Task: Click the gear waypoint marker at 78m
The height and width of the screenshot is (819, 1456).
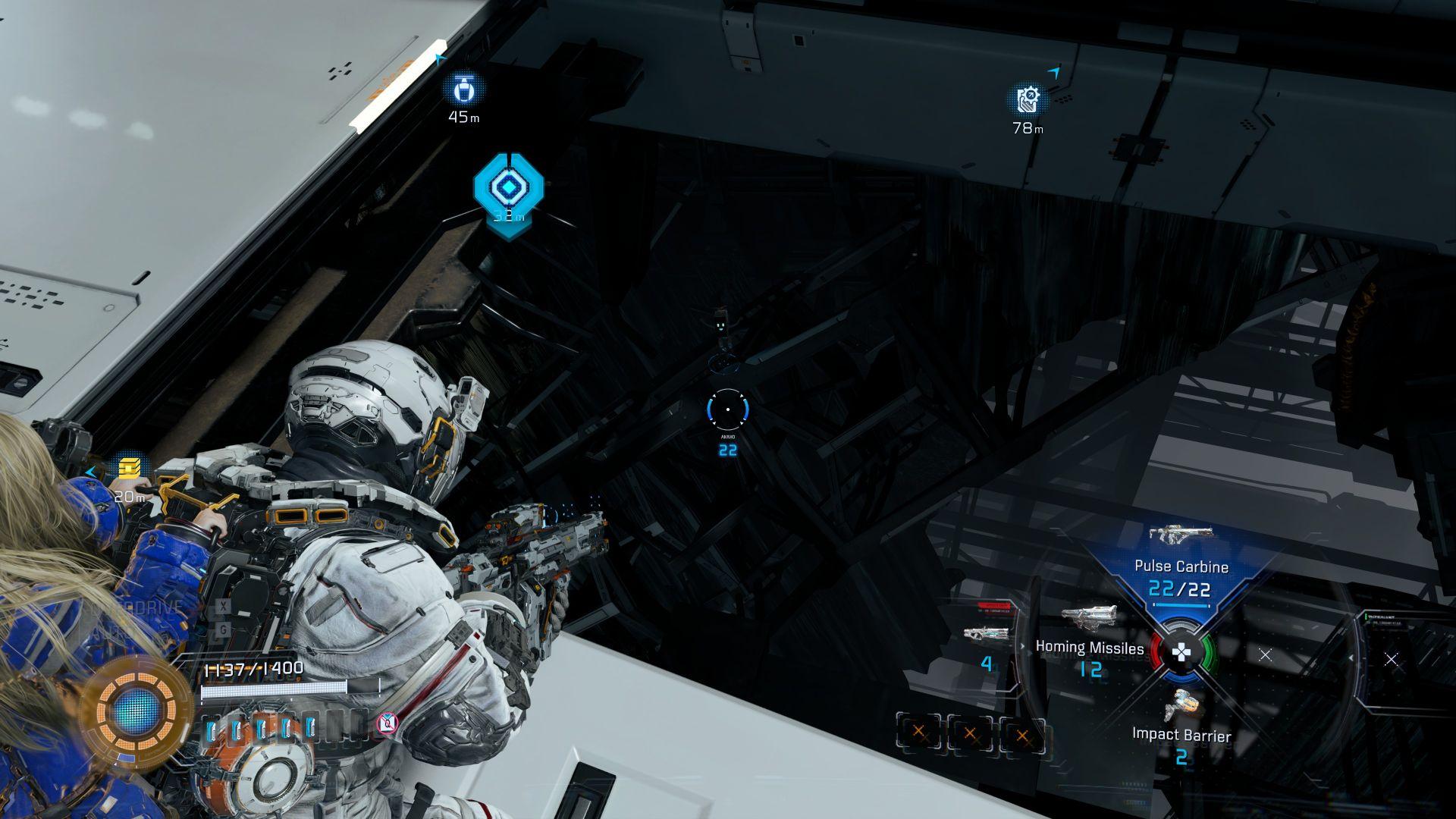Action: (1028, 99)
